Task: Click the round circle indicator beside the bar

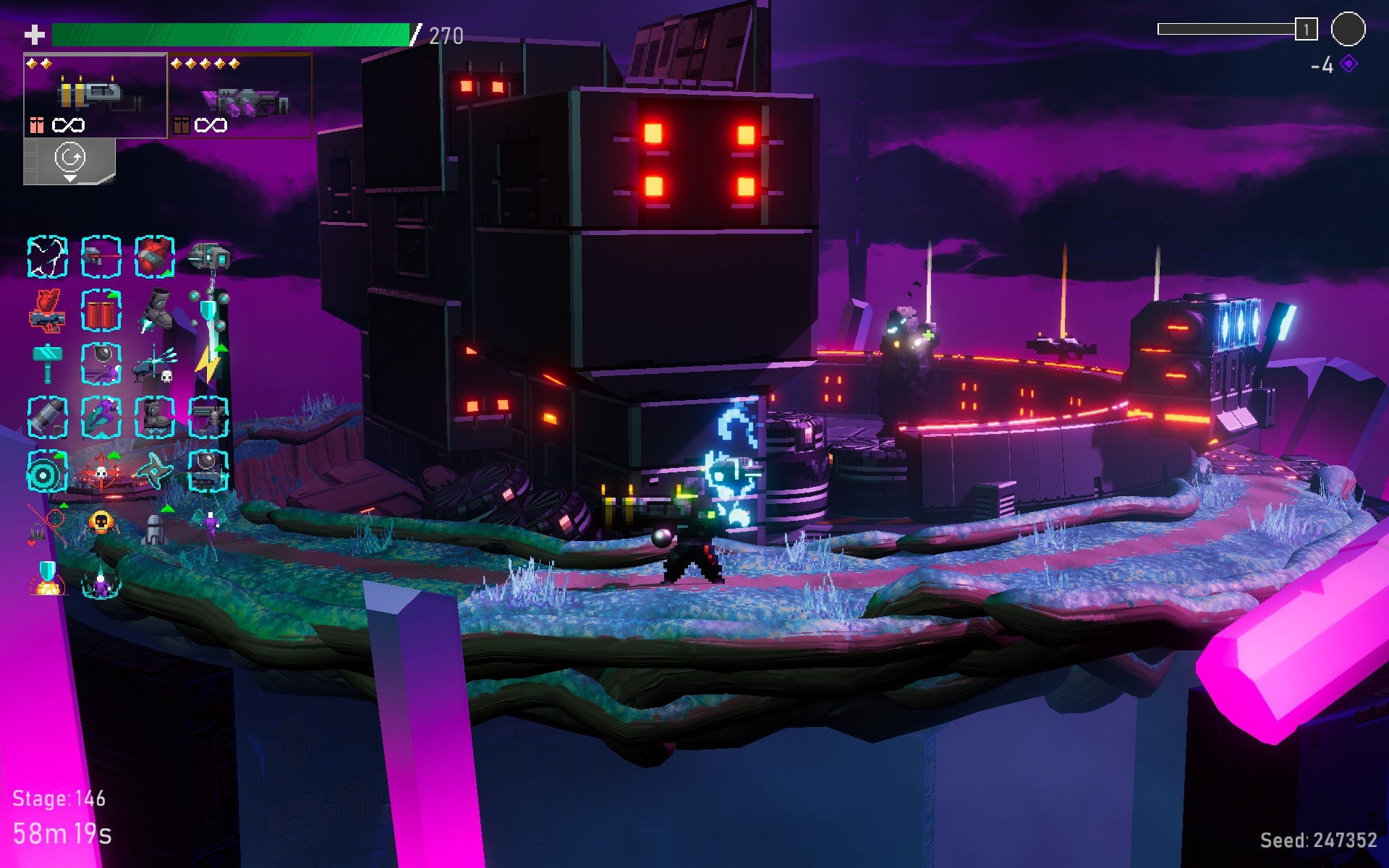Action: tap(1348, 30)
